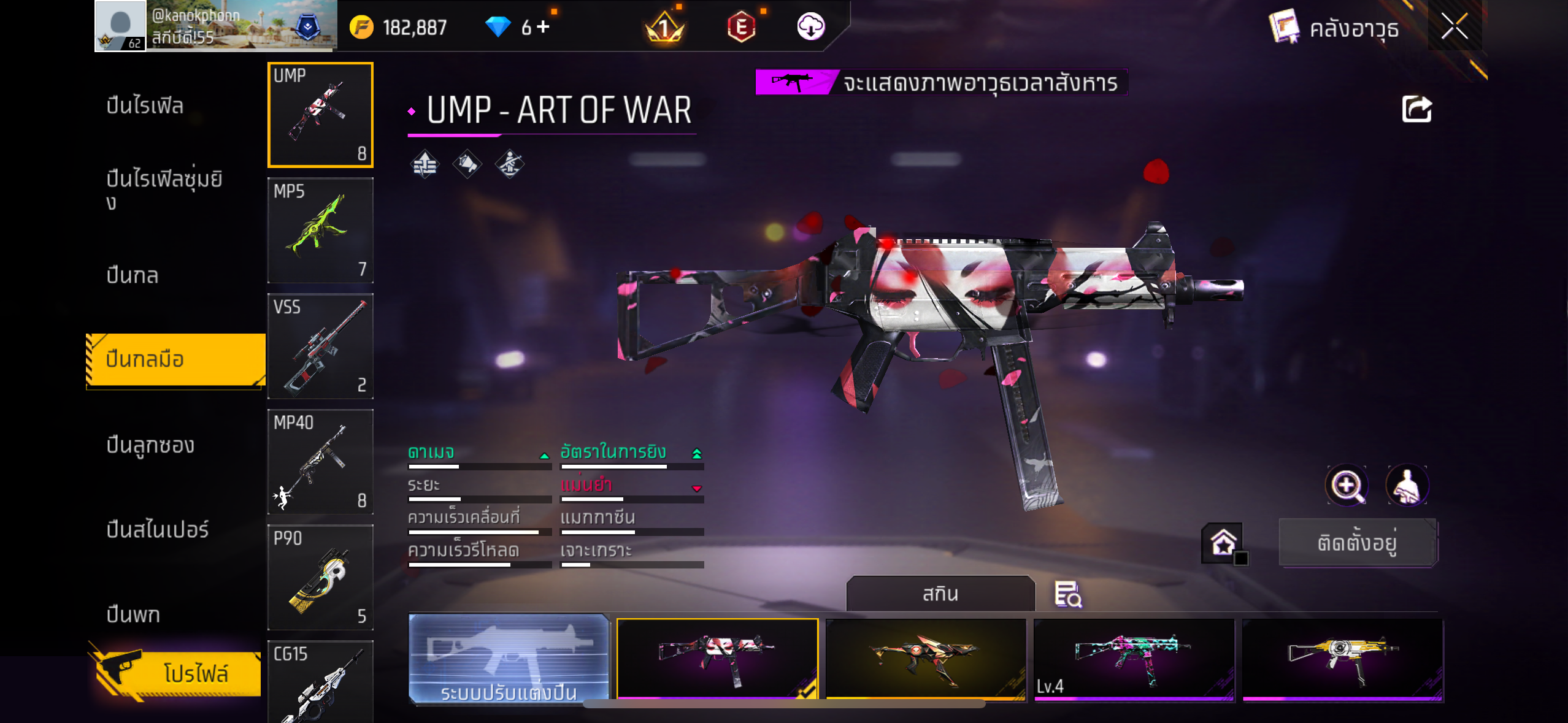Close the weapon armory screen
The image size is (1568, 723).
1454,27
